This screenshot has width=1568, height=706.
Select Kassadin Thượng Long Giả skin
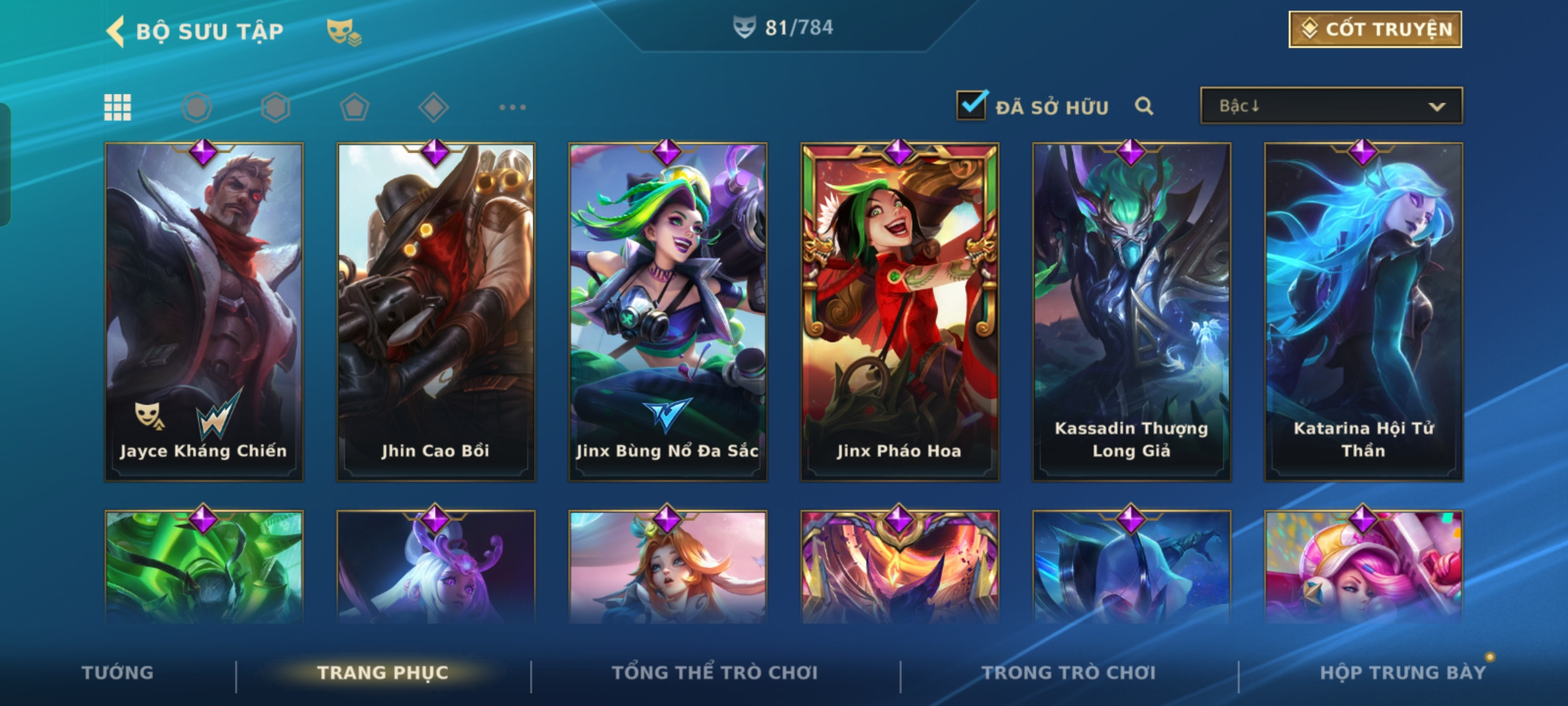1132,312
